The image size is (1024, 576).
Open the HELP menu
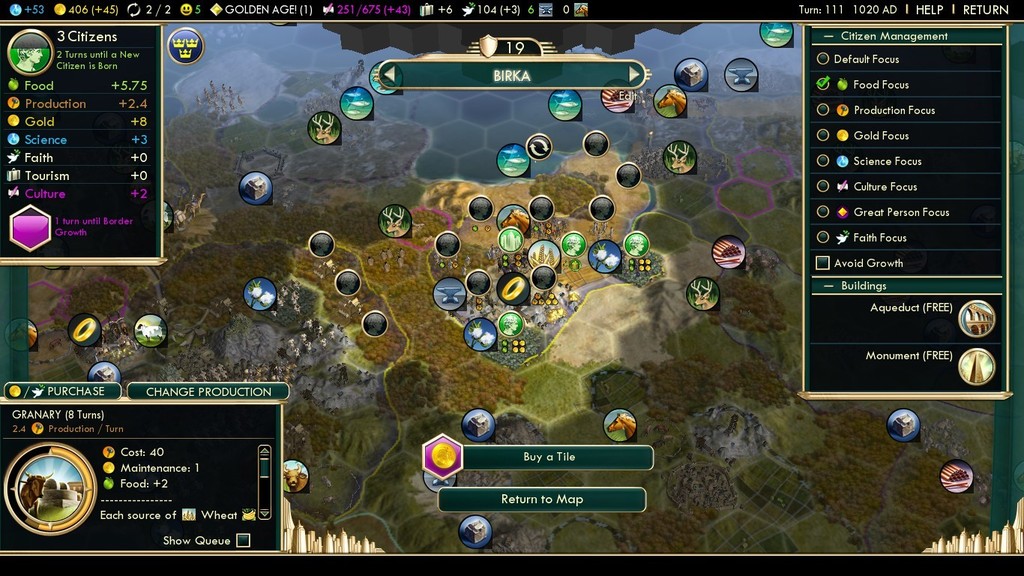tap(929, 10)
